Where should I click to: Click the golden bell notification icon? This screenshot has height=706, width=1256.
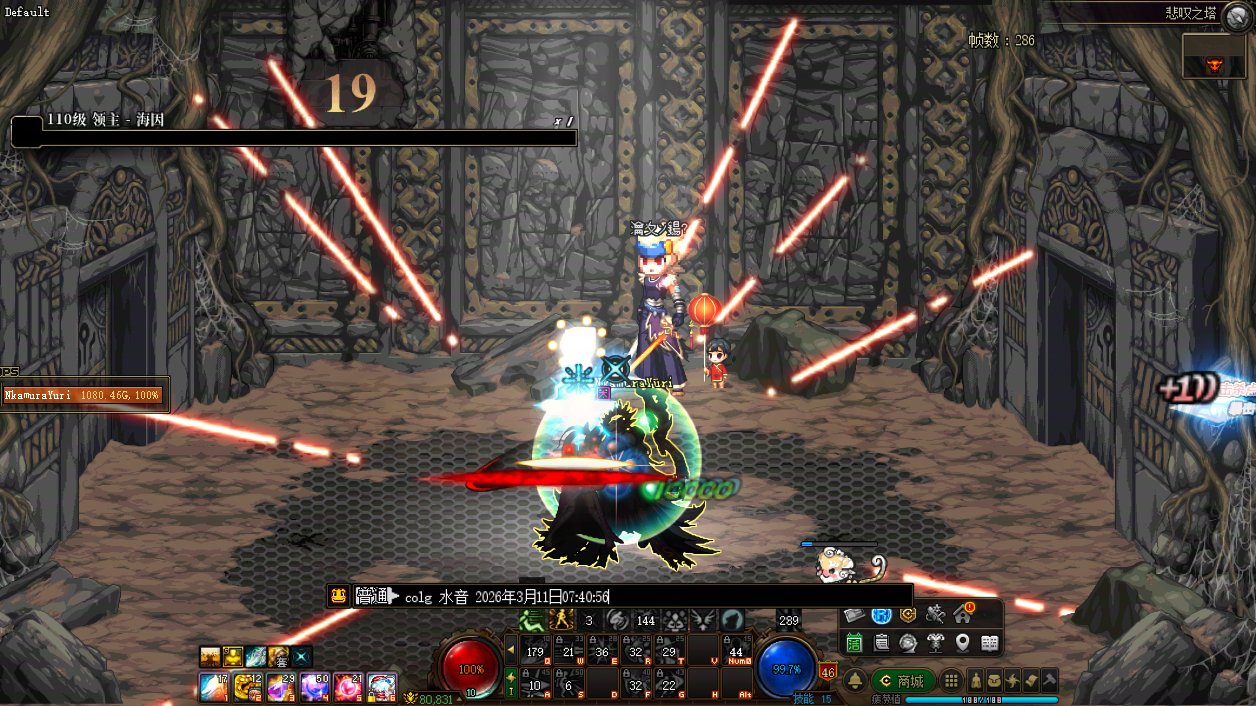coord(855,681)
